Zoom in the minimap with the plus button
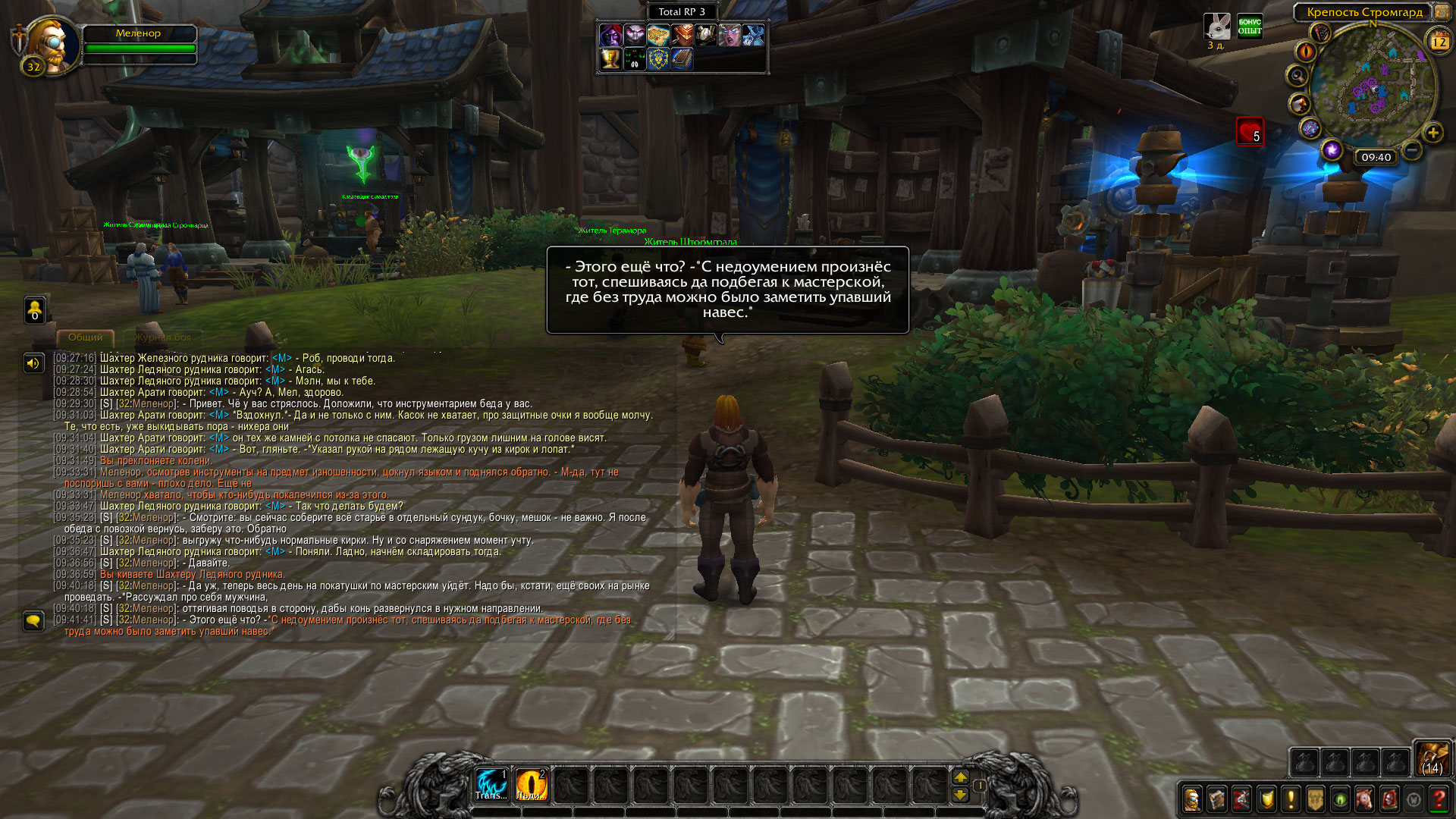This screenshot has width=1456, height=819. tap(1432, 133)
